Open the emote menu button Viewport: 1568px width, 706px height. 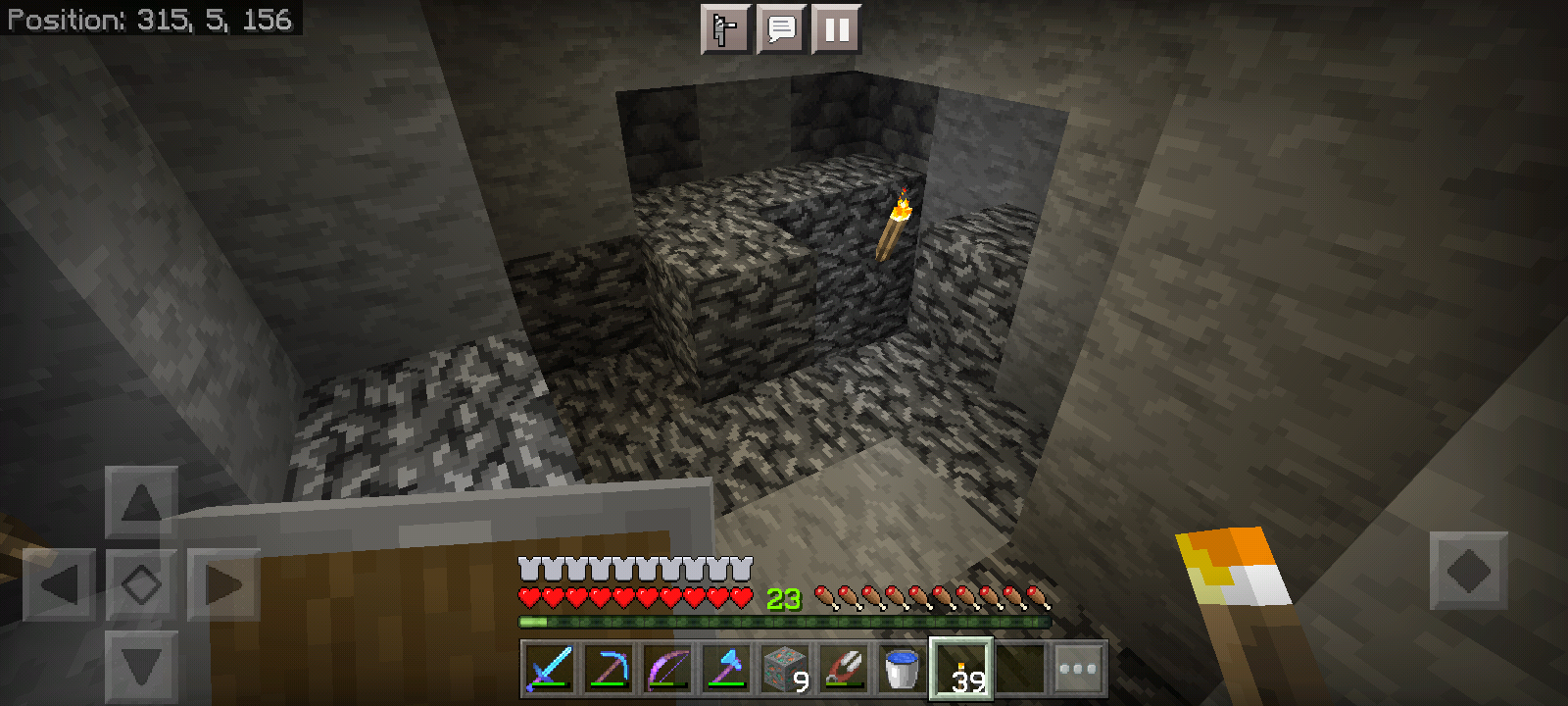click(725, 29)
